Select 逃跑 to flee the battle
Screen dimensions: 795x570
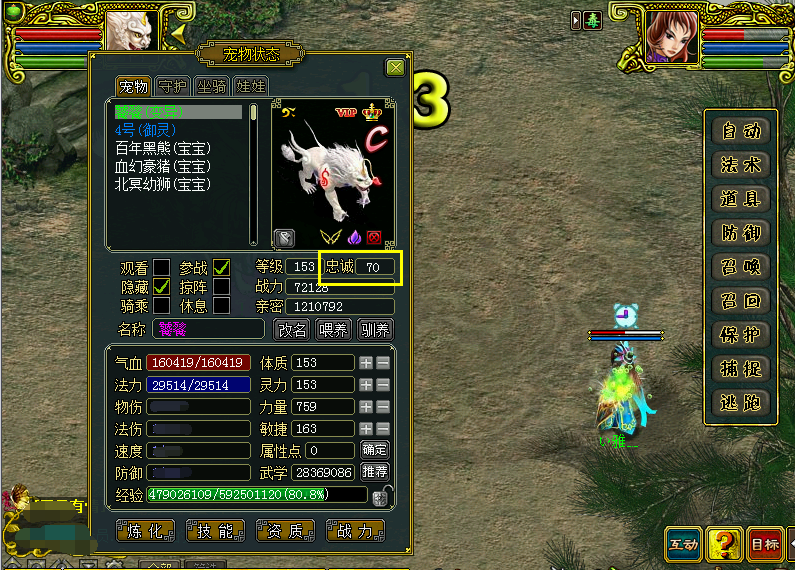pos(741,402)
